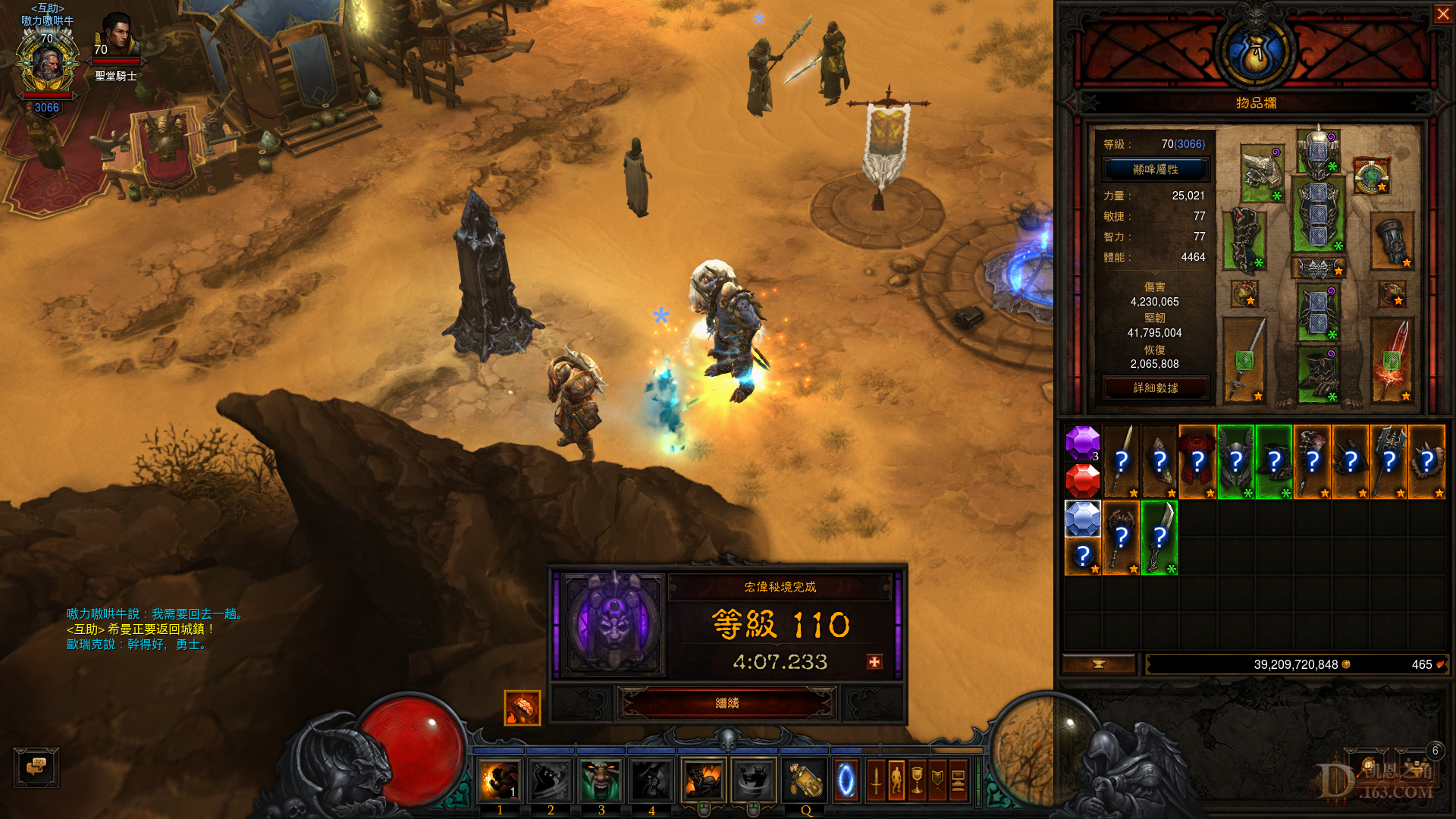1456x819 pixels.
Task: Open the 詳細數據 detailed stats view
Action: tap(1156, 388)
